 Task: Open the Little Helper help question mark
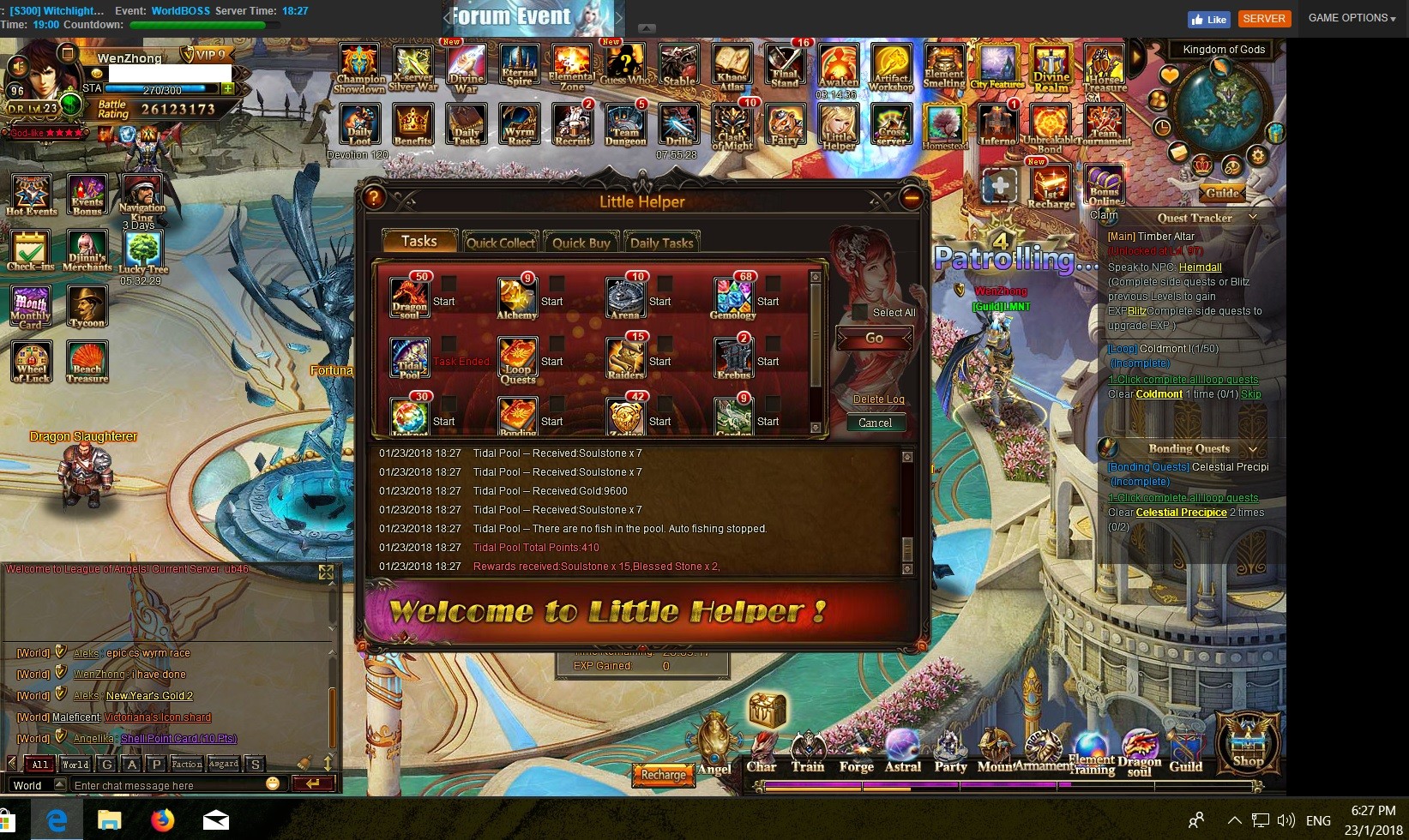pos(373,199)
